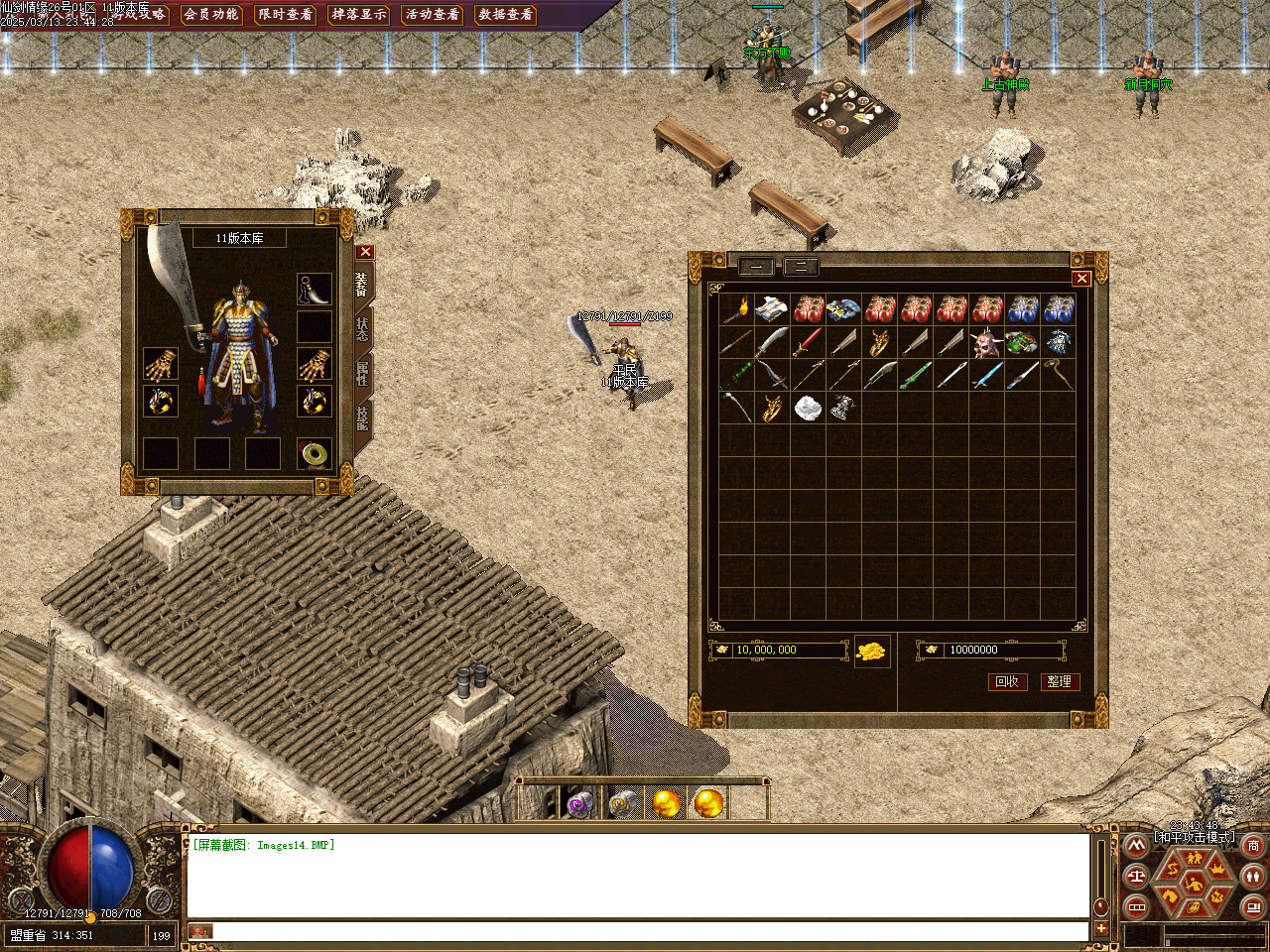Open the 活动查看 events menu
Viewport: 1270px width, 952px height.
tap(432, 14)
